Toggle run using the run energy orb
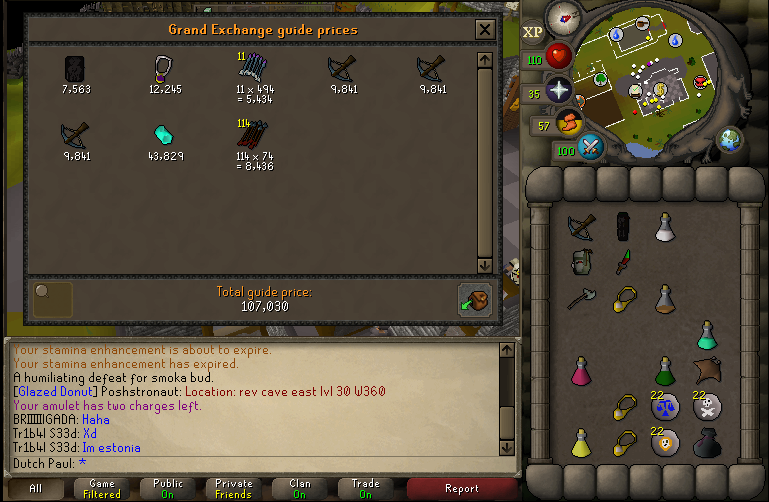The image size is (769, 502). tap(569, 124)
